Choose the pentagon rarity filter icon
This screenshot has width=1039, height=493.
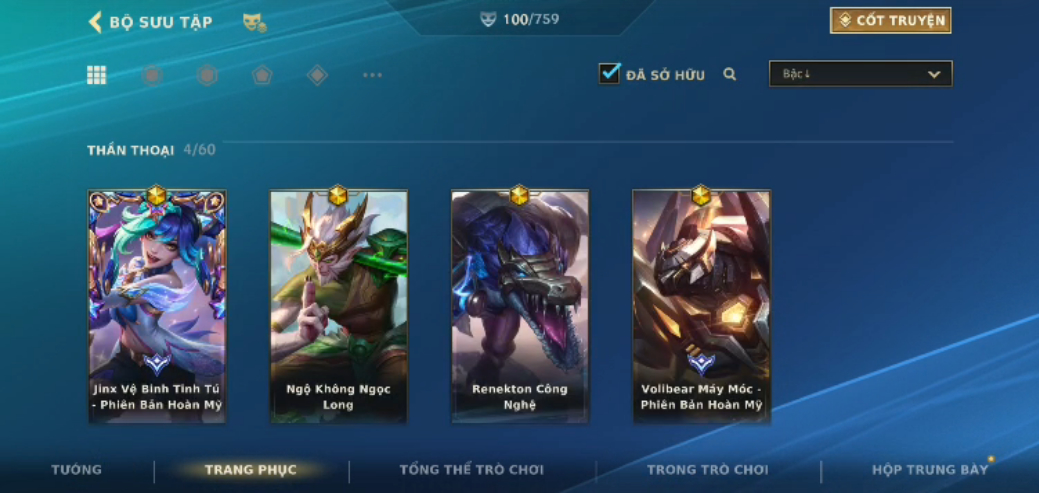point(262,75)
